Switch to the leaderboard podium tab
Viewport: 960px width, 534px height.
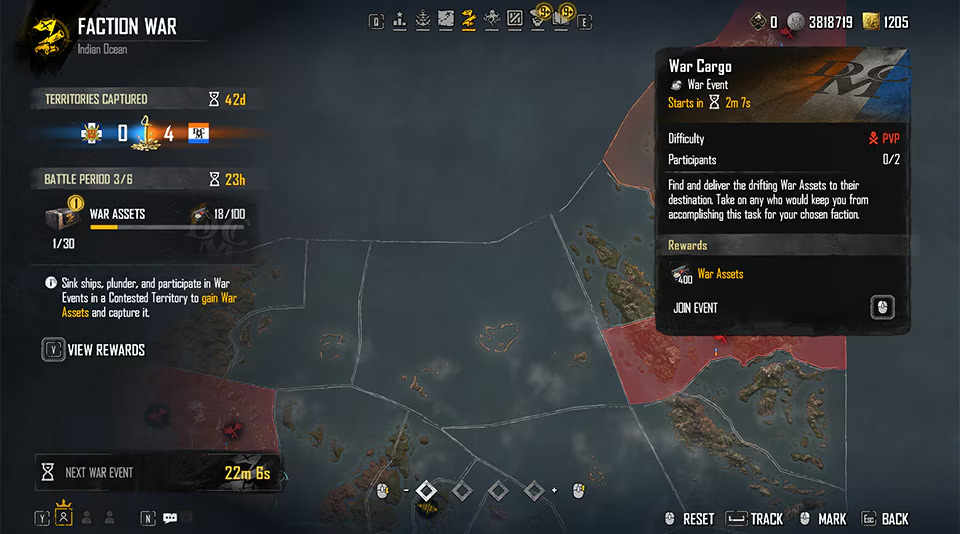[x=400, y=18]
